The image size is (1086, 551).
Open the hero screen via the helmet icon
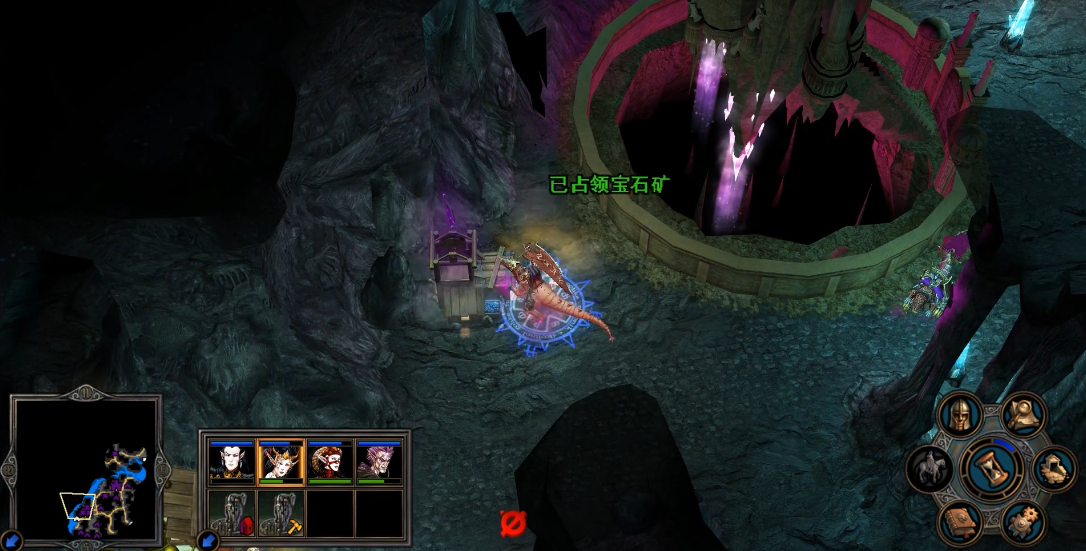(x=961, y=416)
